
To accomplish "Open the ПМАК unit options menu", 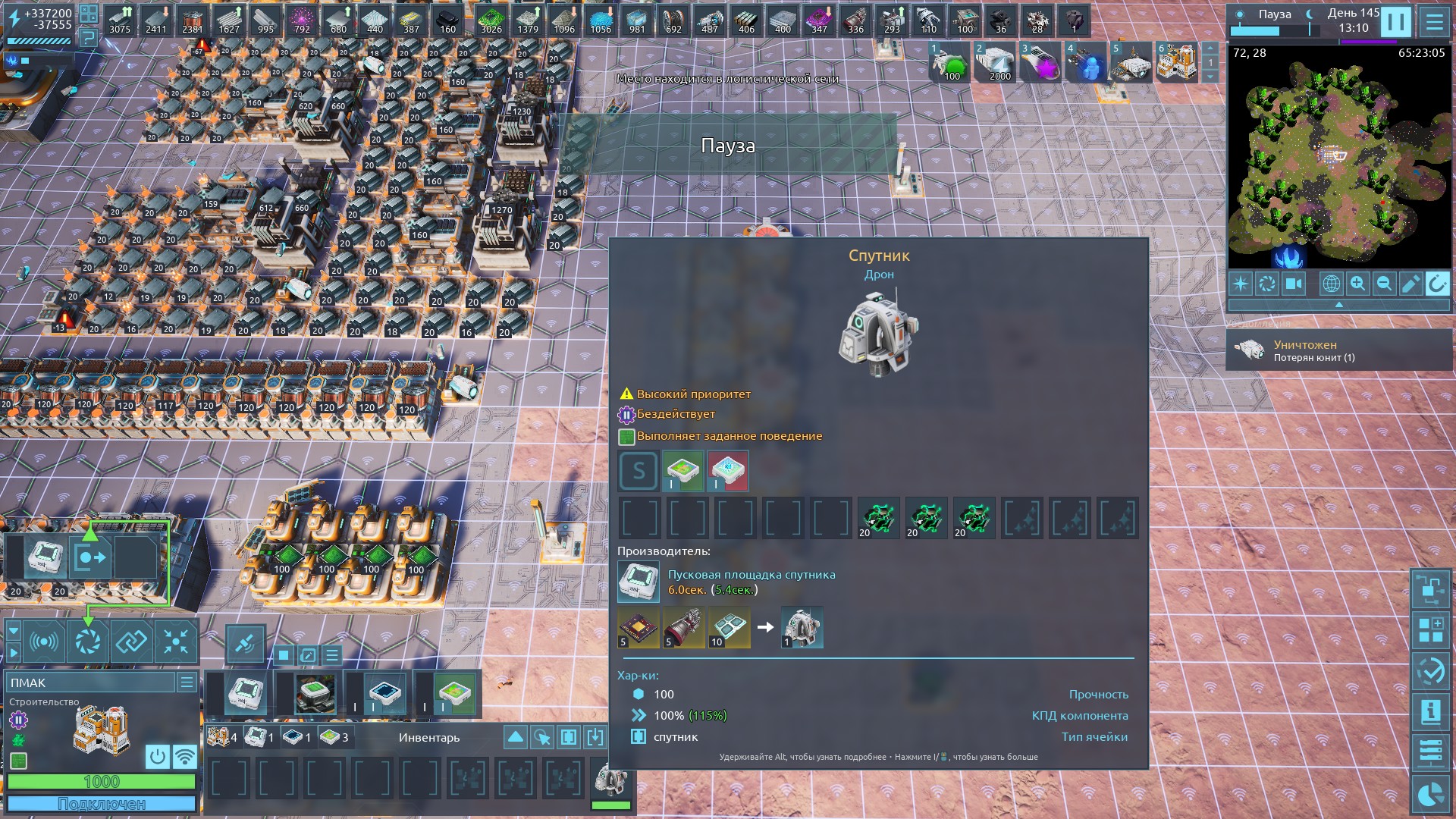I will [x=187, y=682].
